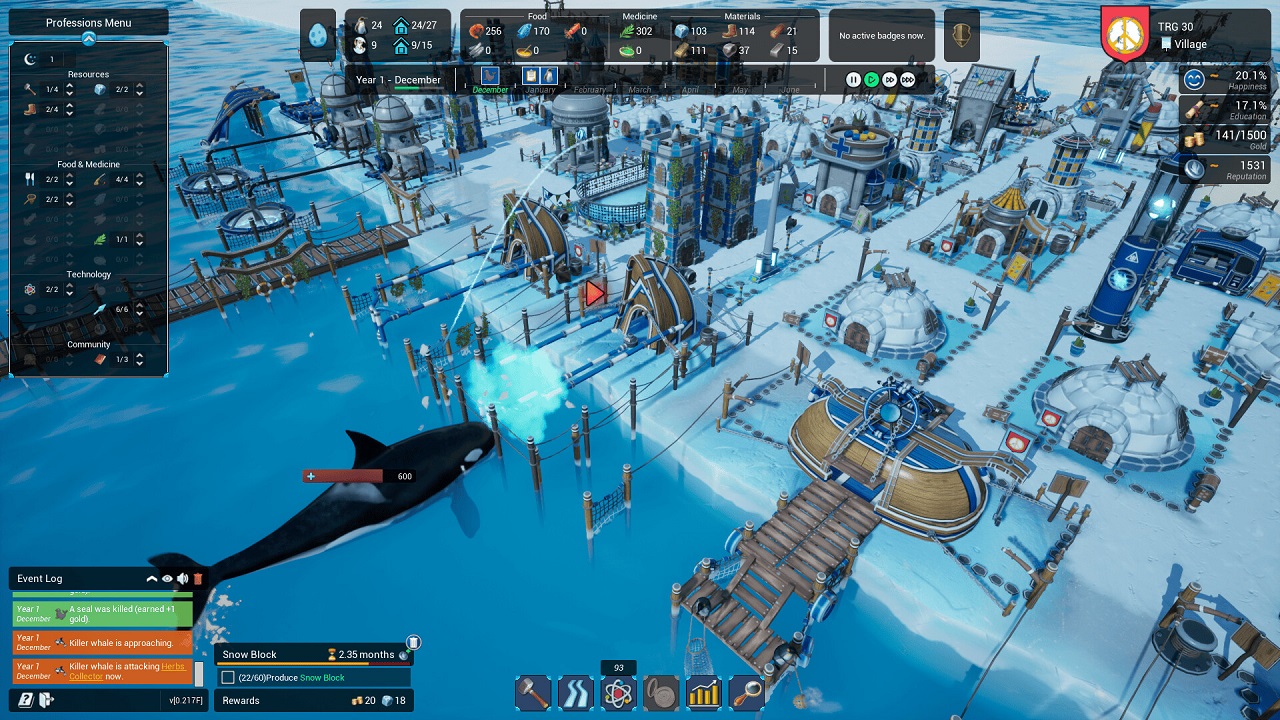Select the hammer build tool
Image resolution: width=1280 pixels, height=720 pixels.
click(533, 692)
